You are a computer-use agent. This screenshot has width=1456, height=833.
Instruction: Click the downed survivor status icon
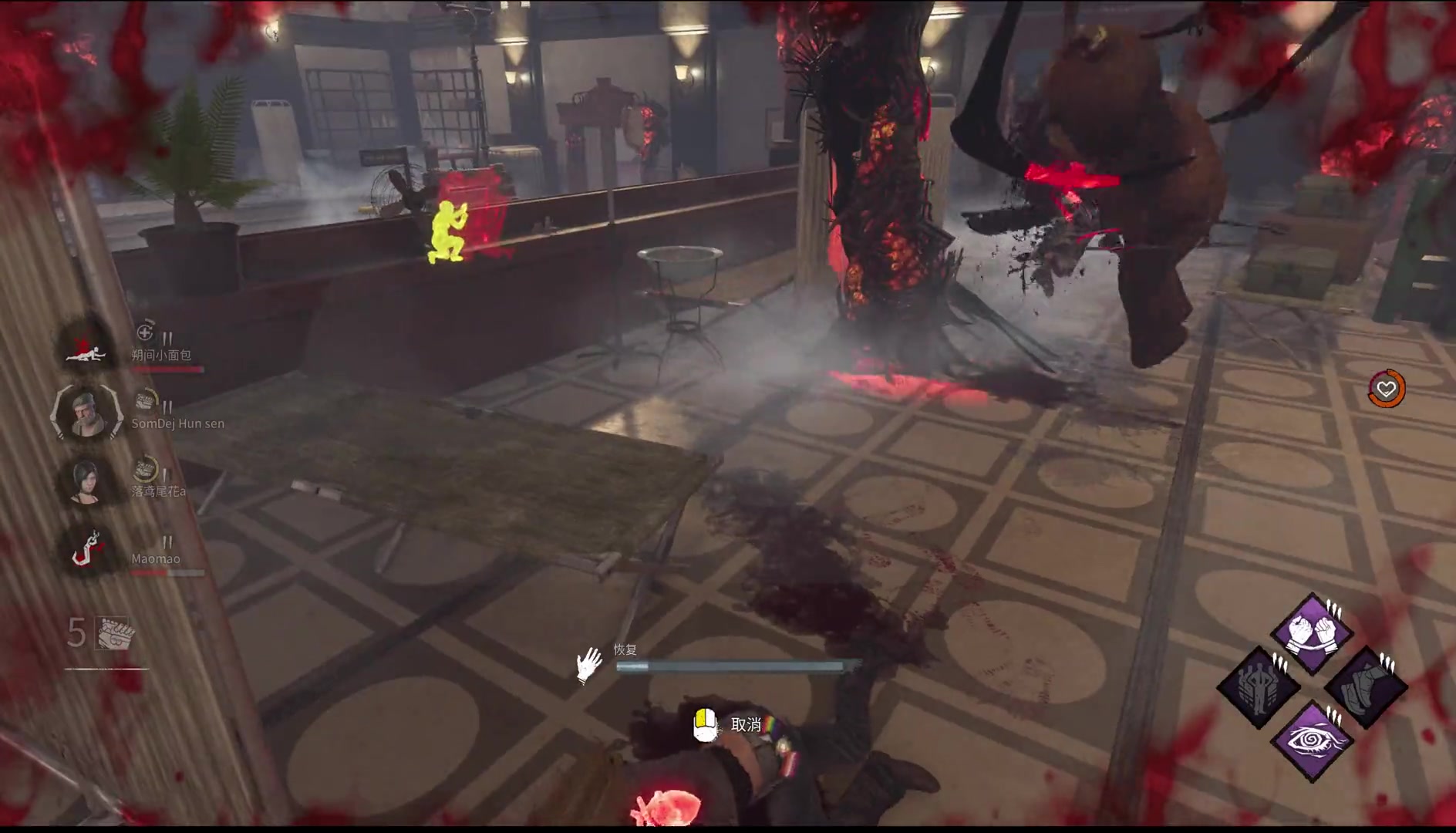tap(86, 346)
